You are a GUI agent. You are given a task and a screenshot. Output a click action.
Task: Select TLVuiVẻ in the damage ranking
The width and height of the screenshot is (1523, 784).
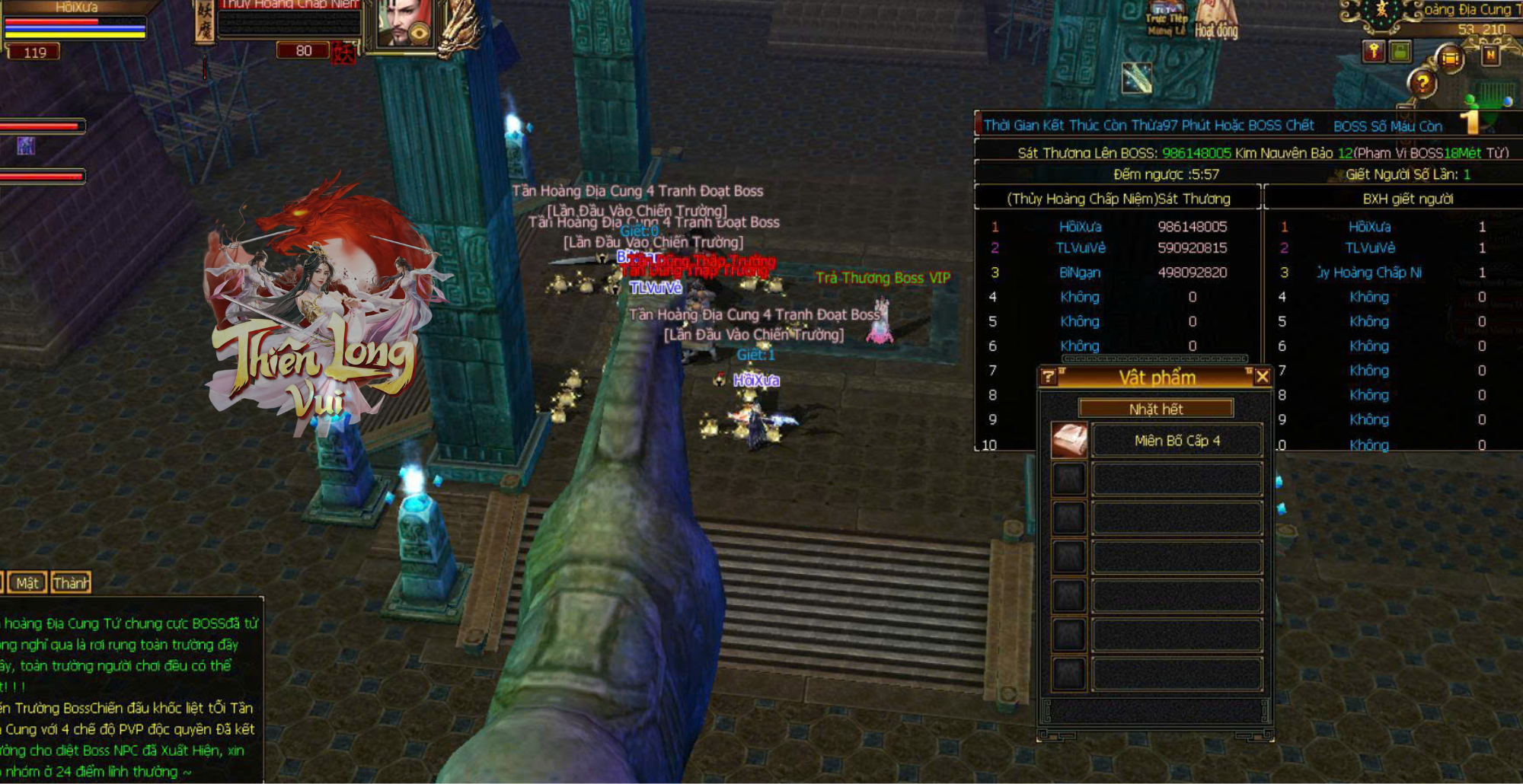(1080, 248)
